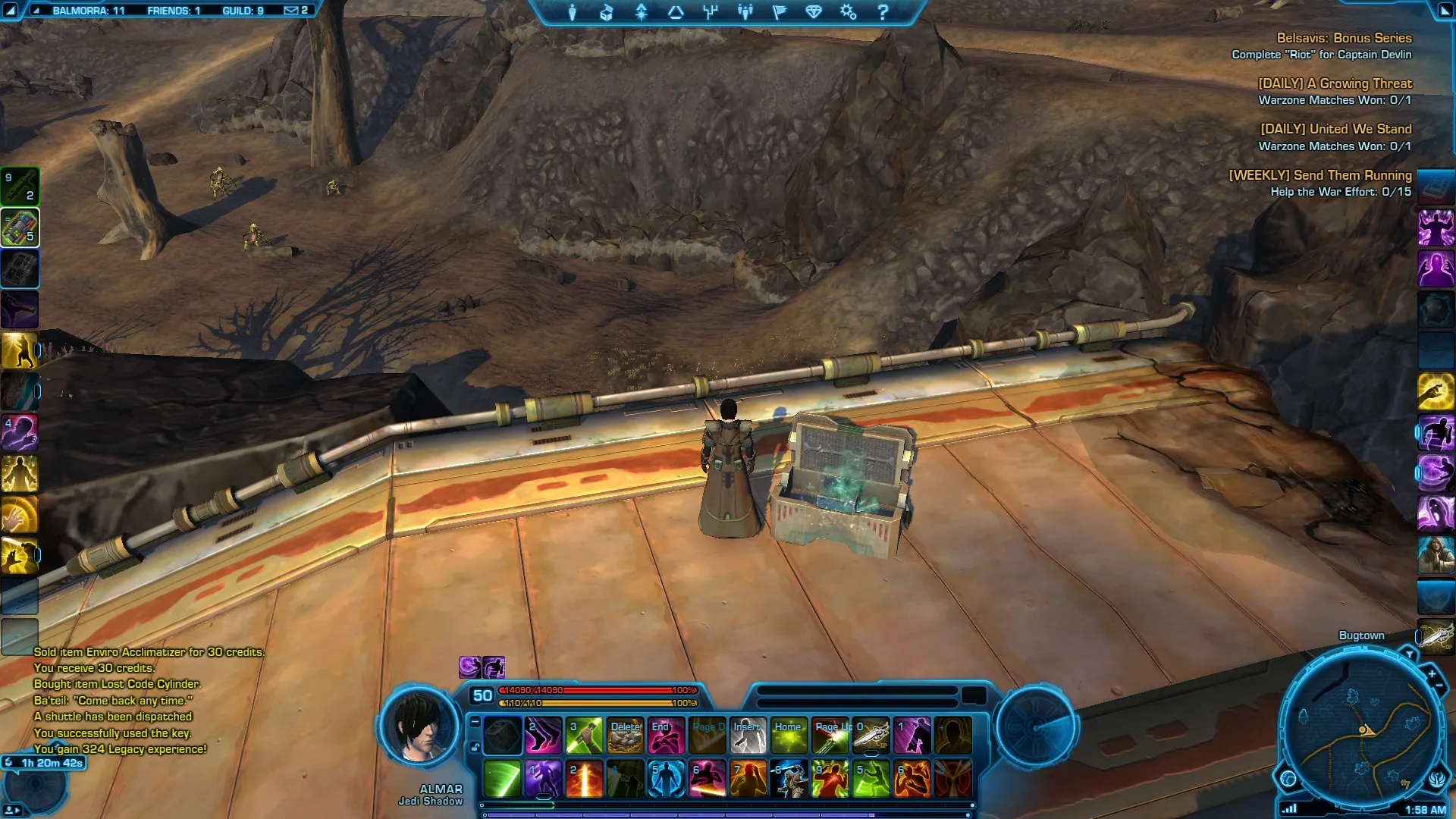This screenshot has height=819, width=1456.
Task: Zoom in the minimap with plus
Action: pos(1432,673)
